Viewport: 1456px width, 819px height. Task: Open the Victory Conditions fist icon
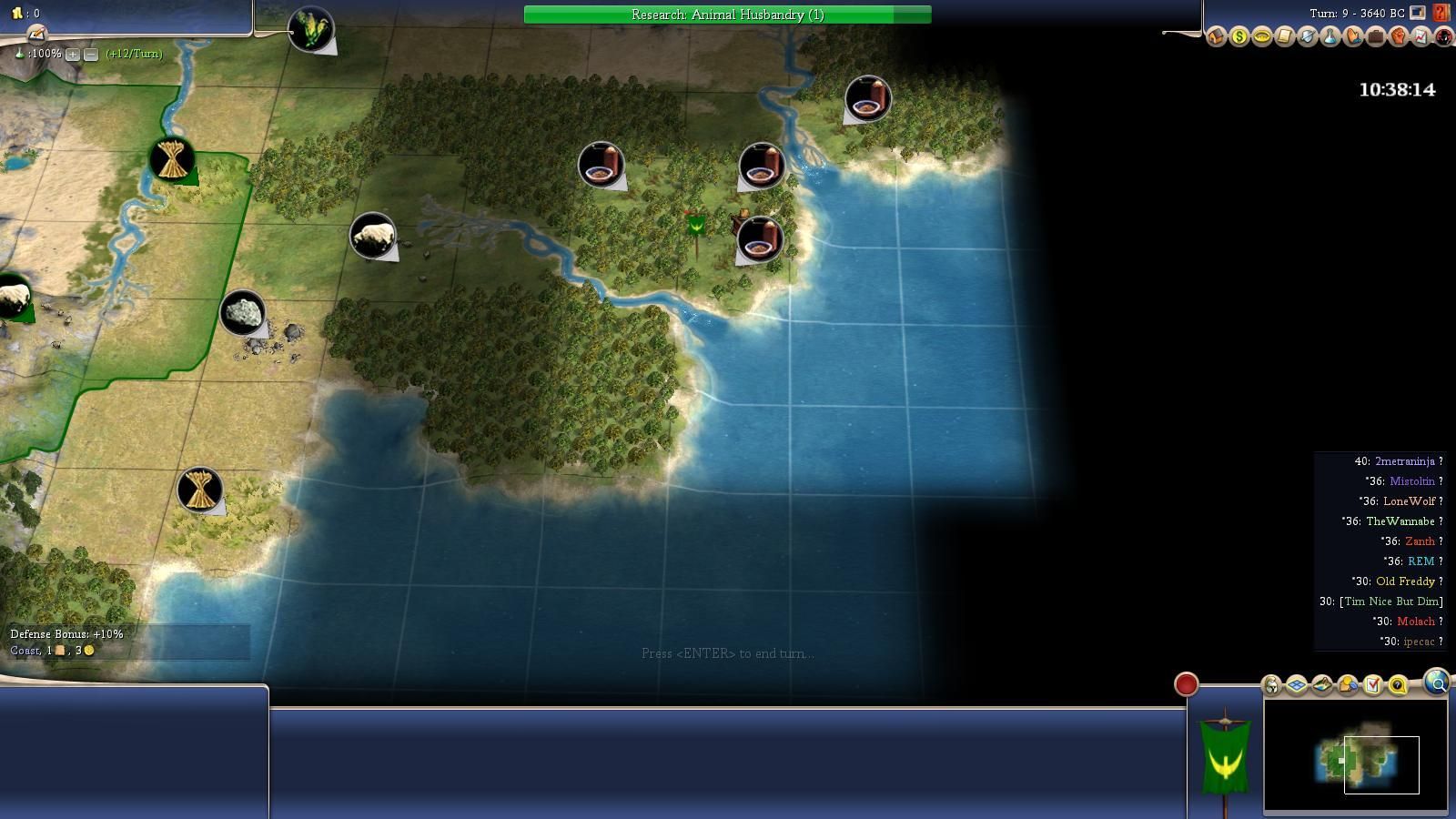point(1399,37)
